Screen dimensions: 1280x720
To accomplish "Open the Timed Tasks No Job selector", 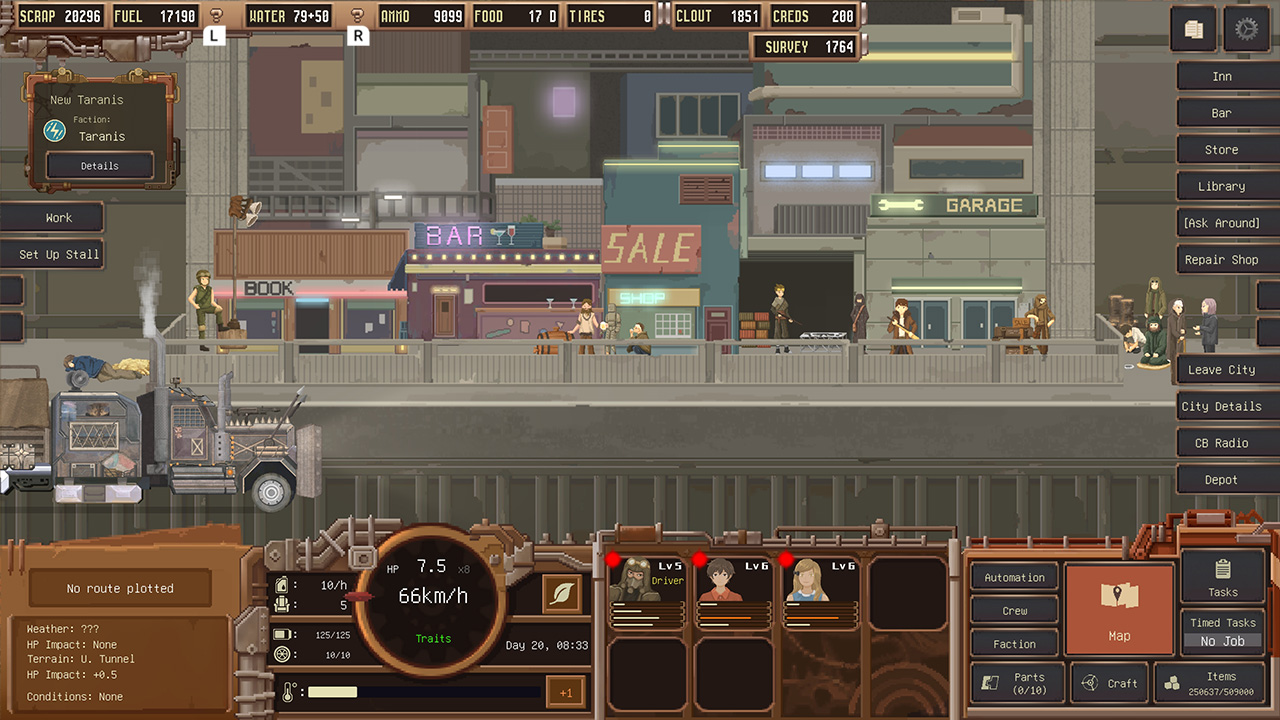I will click(x=1221, y=641).
